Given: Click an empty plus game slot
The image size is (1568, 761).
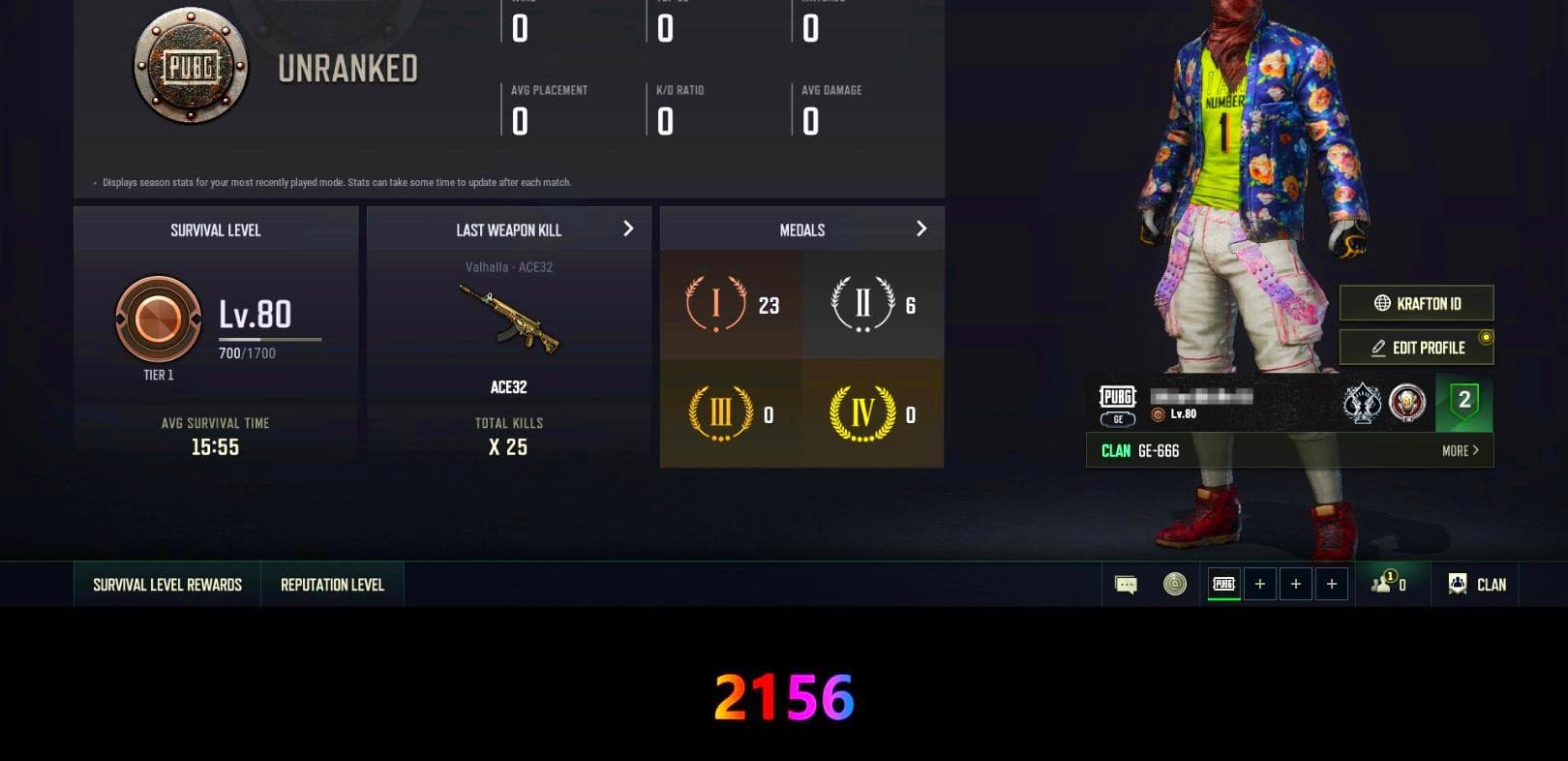Looking at the screenshot, I should tap(1259, 584).
